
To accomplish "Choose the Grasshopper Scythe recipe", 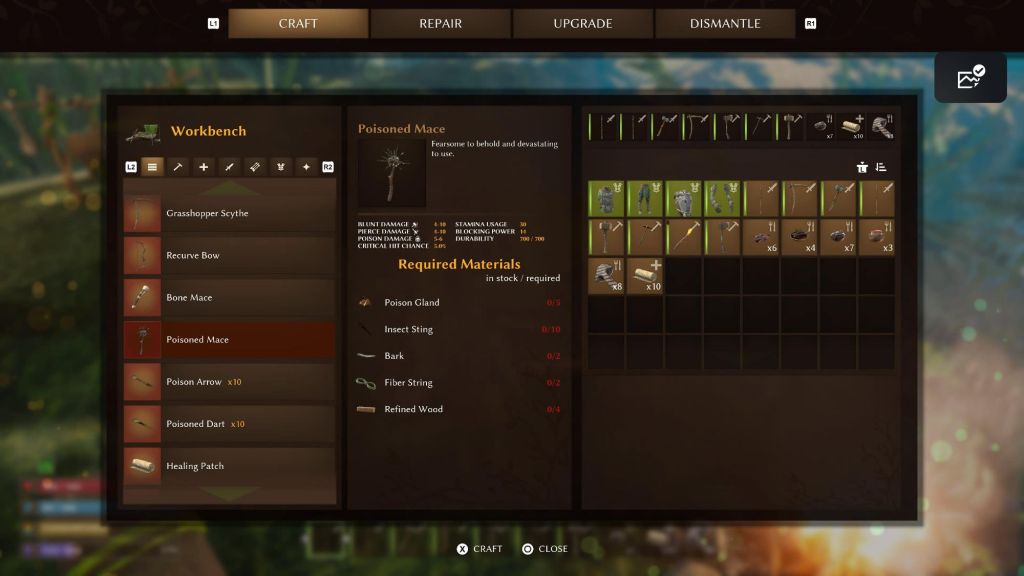I will click(x=229, y=214).
